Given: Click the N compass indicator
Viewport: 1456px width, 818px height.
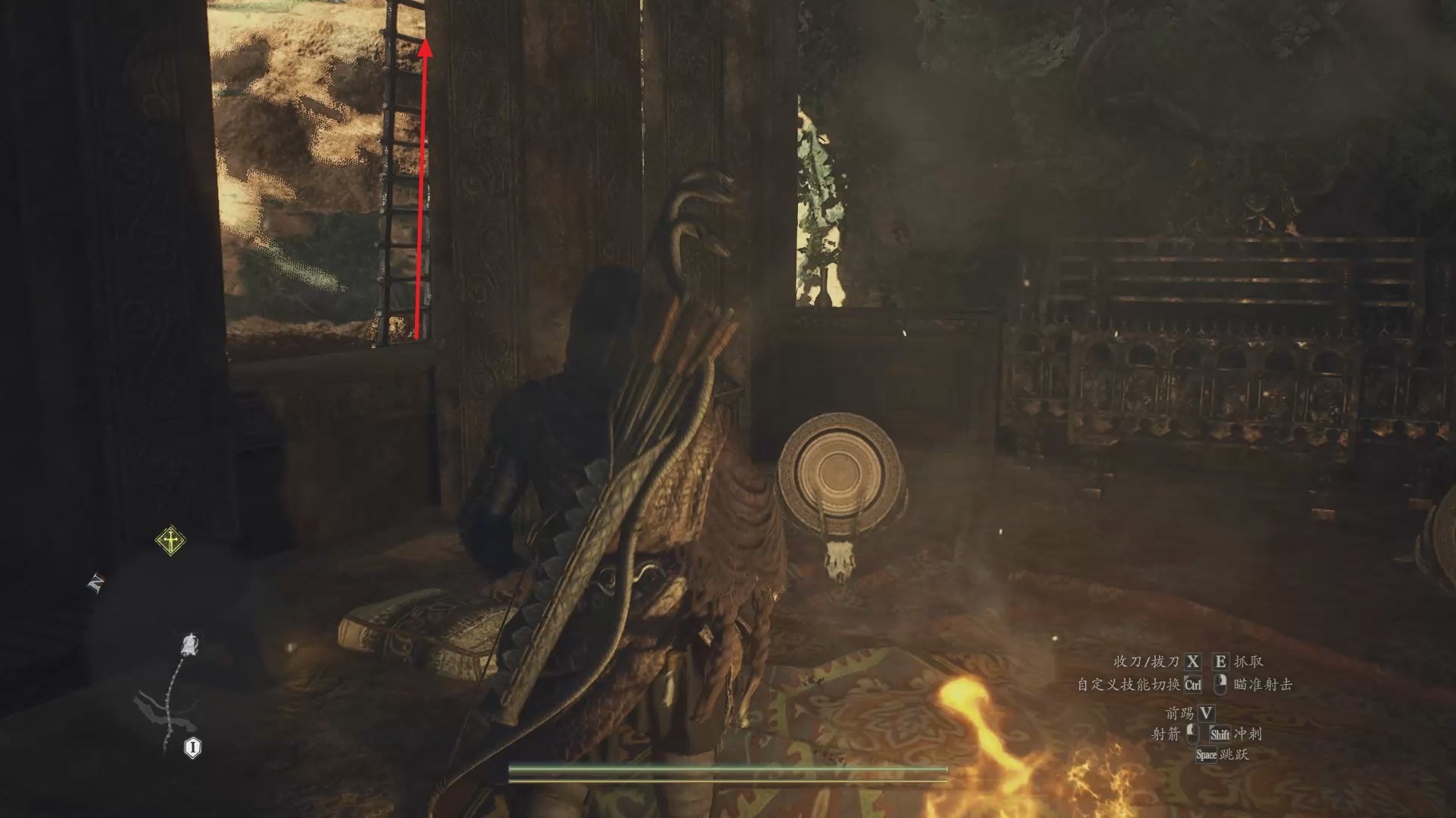Looking at the screenshot, I should point(97,583).
